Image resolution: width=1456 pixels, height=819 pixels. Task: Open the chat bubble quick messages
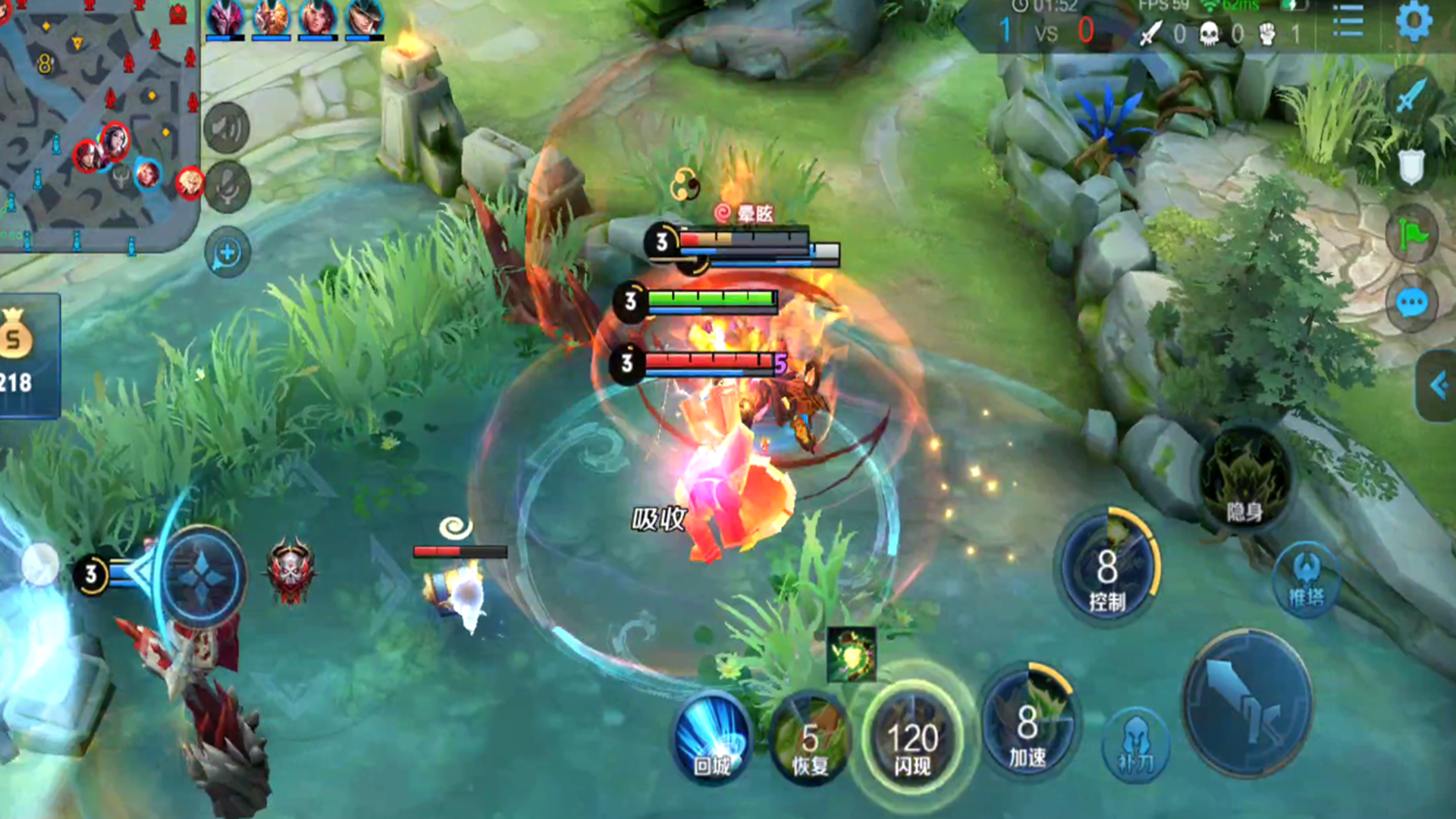point(1411,303)
